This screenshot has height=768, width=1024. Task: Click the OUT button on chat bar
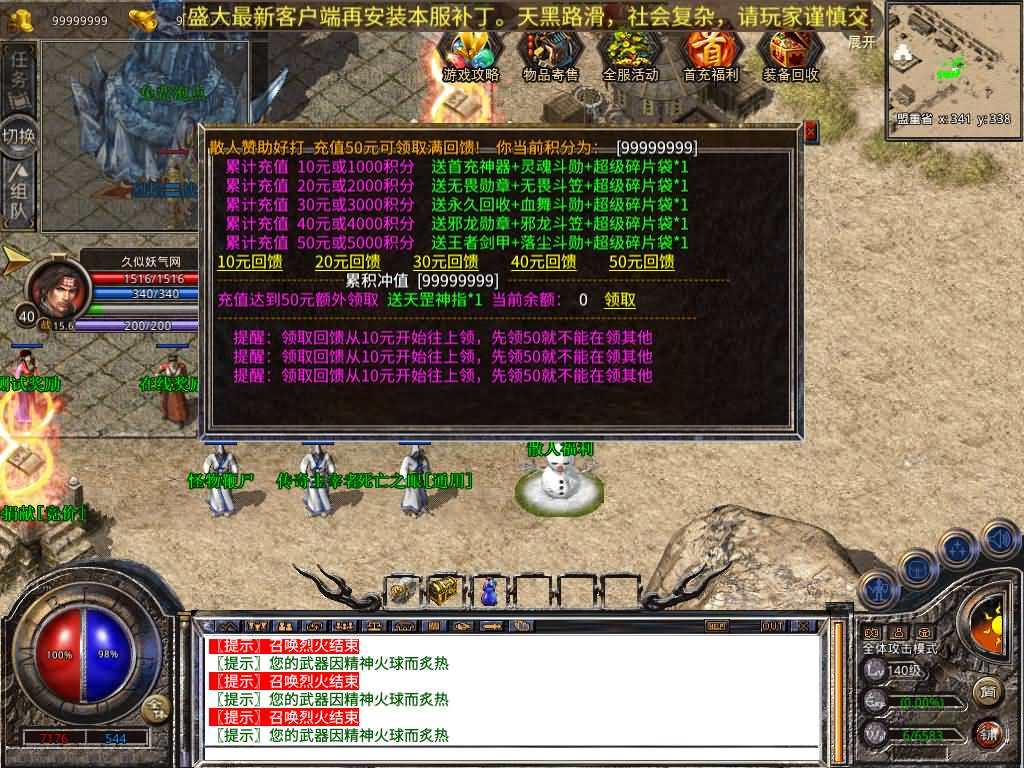(x=772, y=626)
